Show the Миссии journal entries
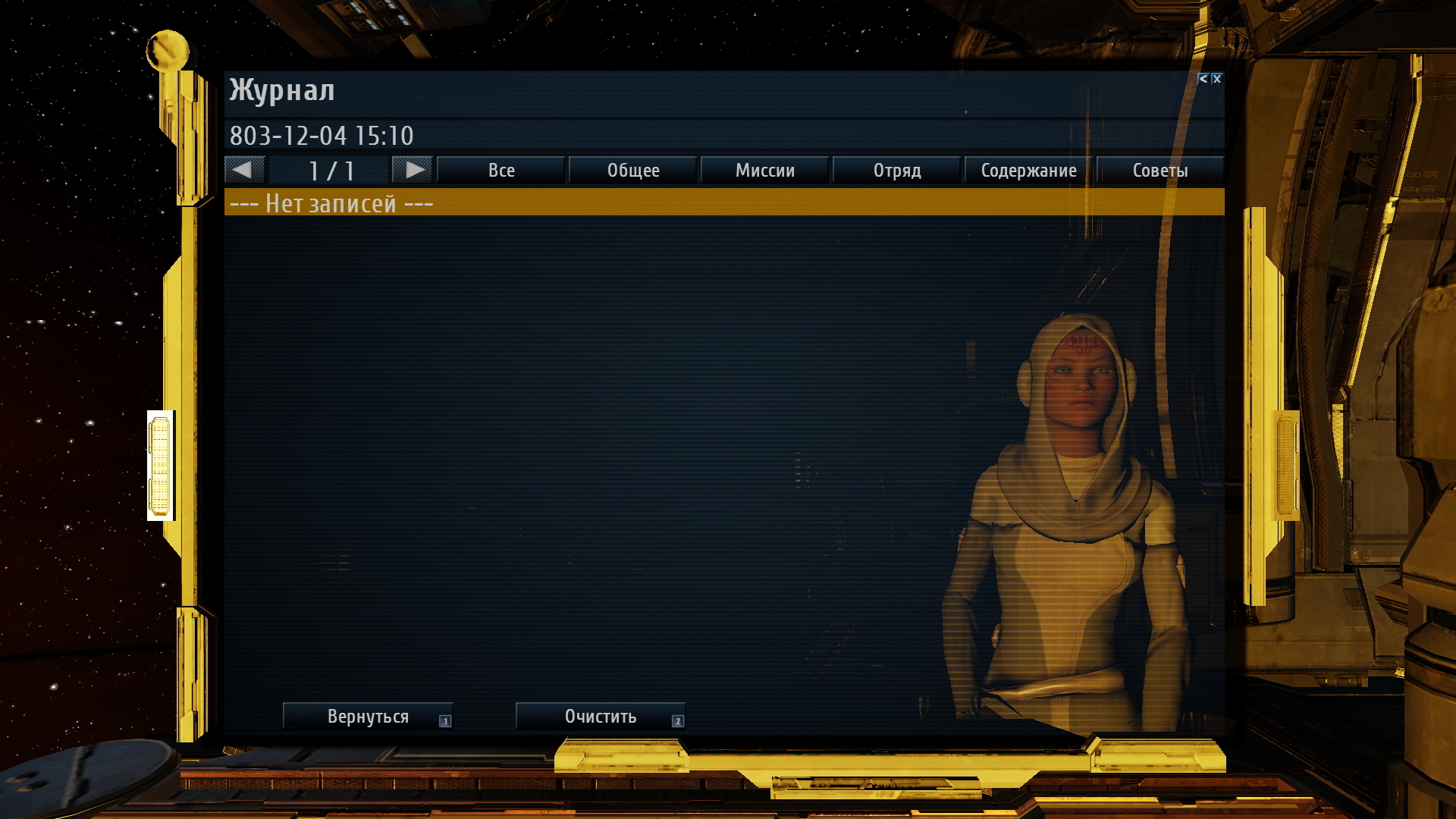 click(x=765, y=171)
